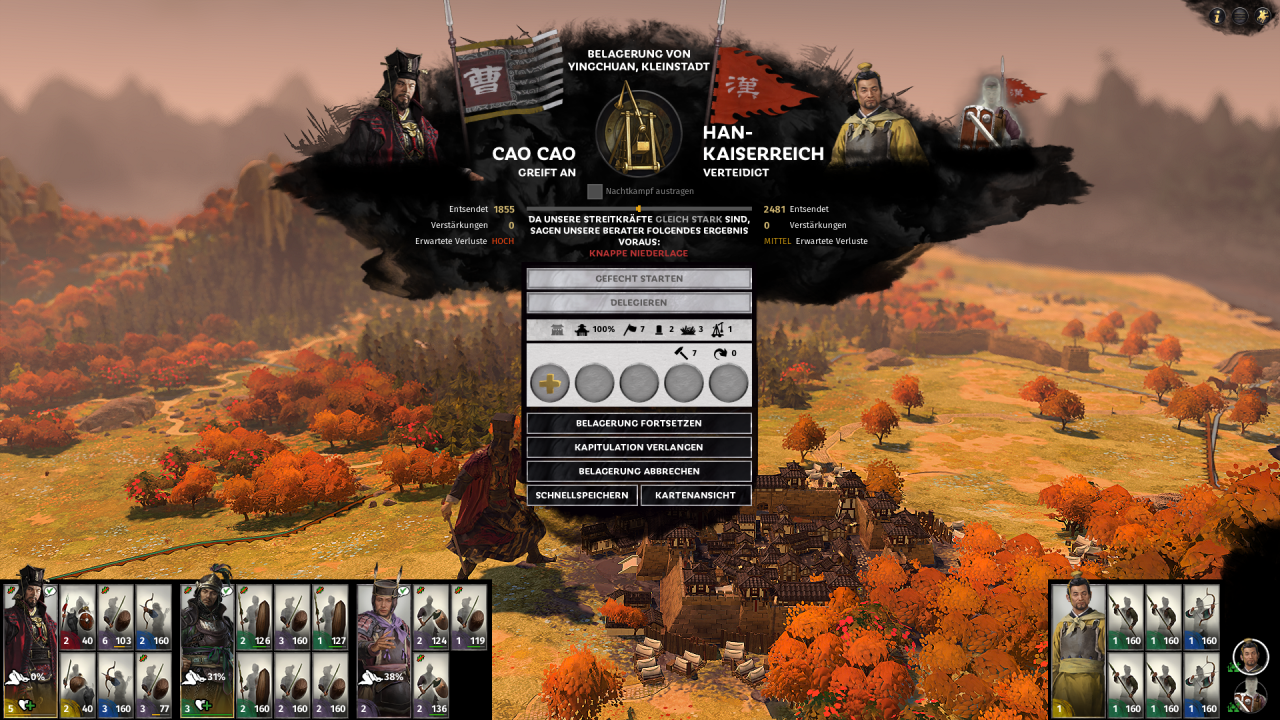Click the golden horseman icon at top right
The width and height of the screenshot is (1280, 720).
click(1262, 16)
